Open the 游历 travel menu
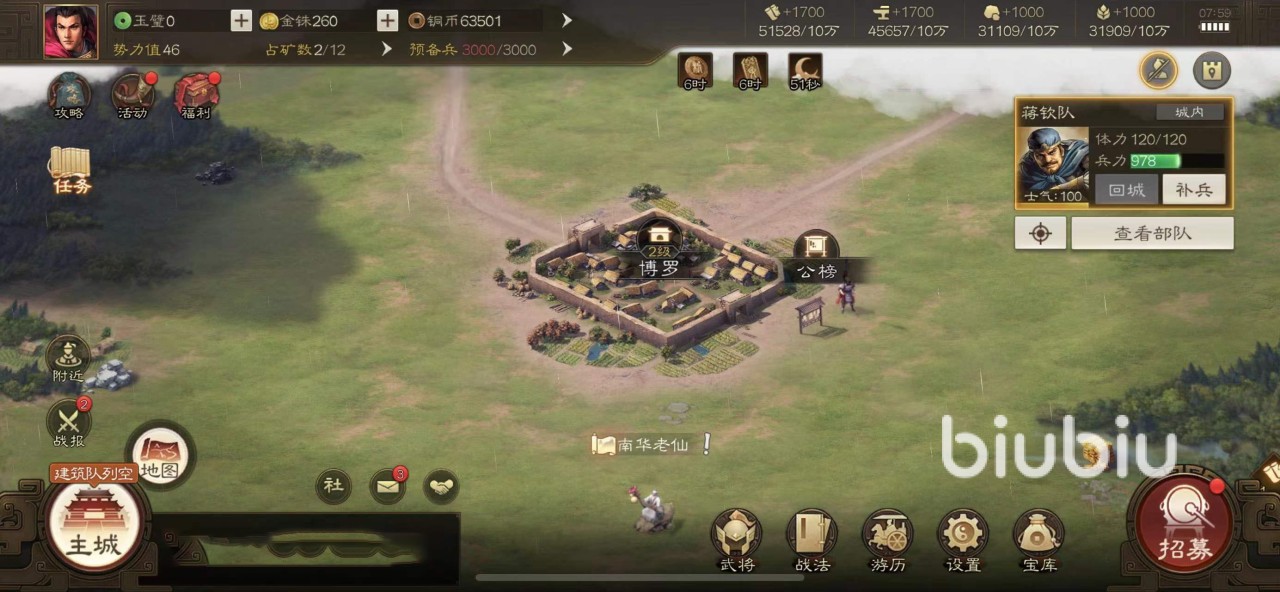This screenshot has width=1280, height=592. point(887,540)
